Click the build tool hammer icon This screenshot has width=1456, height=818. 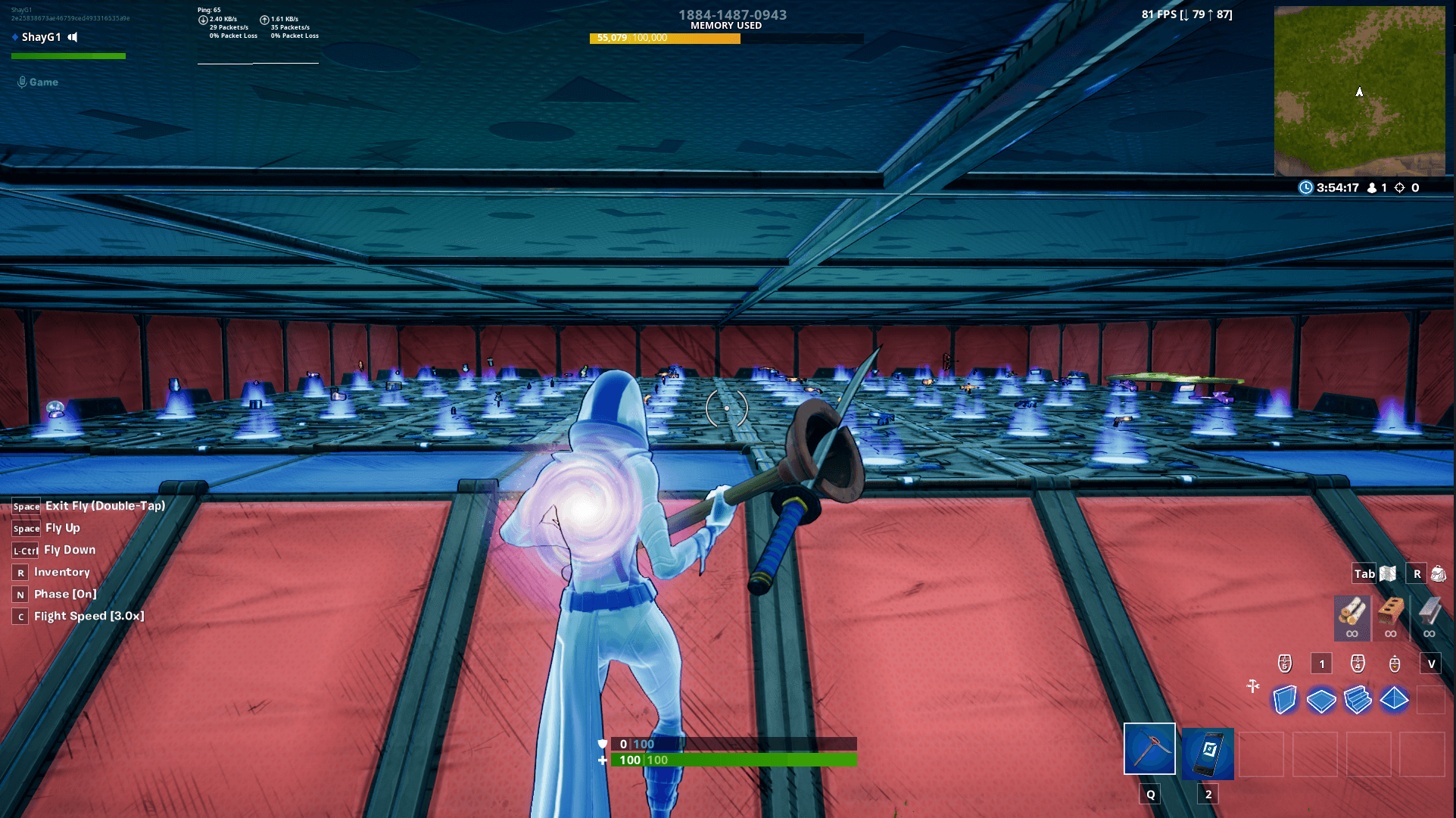click(1254, 687)
